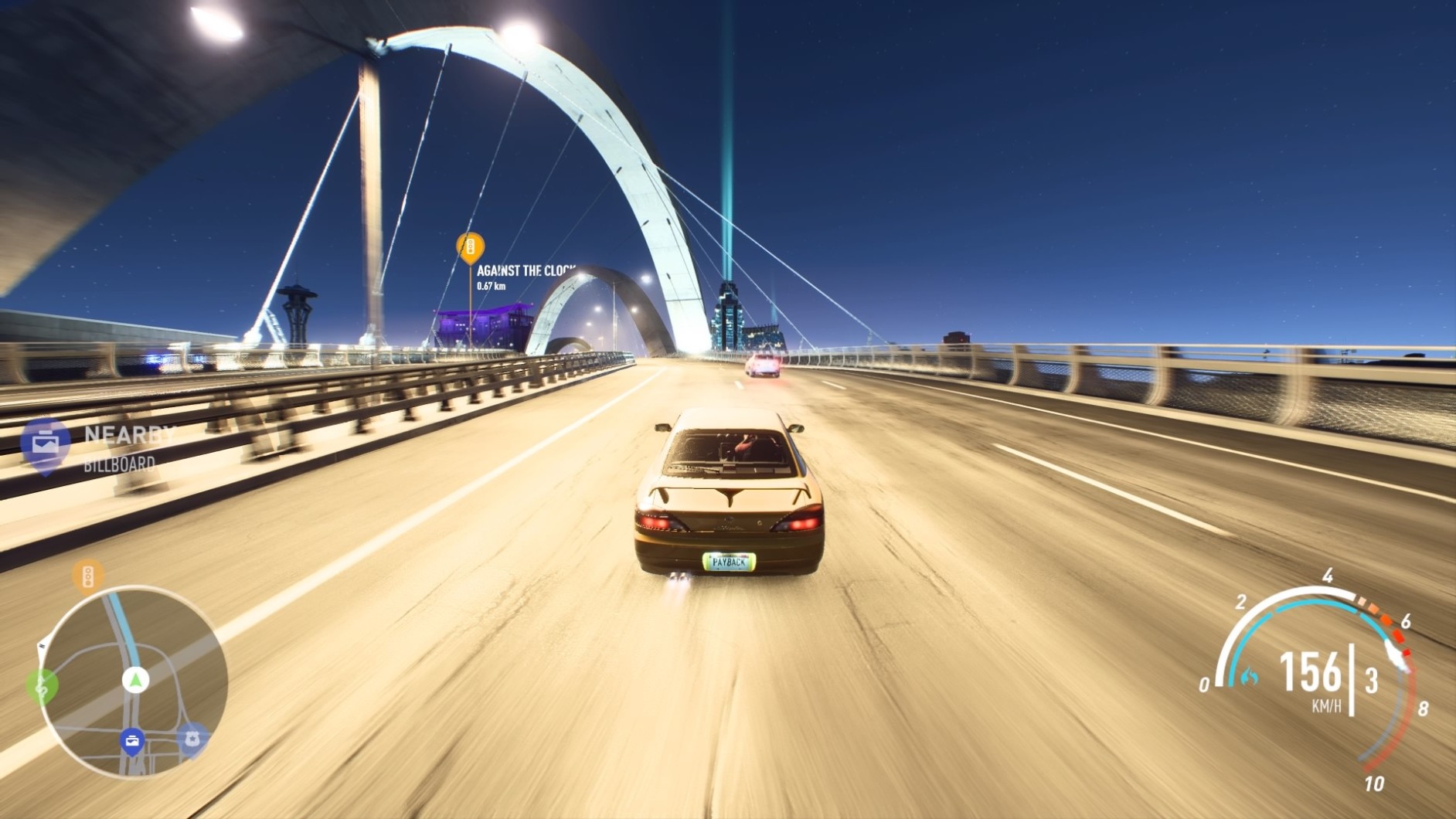
Task: Select the orange traffic light event icon above minimap
Action: pyautogui.click(x=88, y=575)
